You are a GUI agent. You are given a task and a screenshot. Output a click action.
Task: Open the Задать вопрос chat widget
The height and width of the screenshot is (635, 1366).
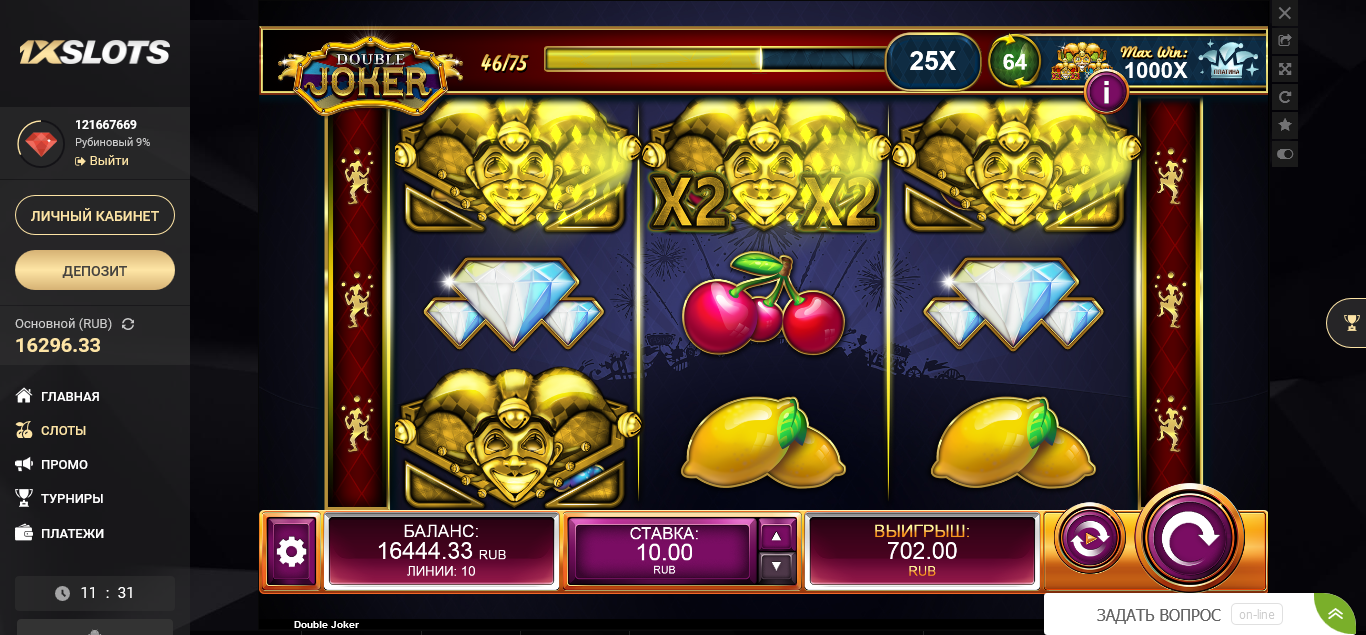(1159, 615)
